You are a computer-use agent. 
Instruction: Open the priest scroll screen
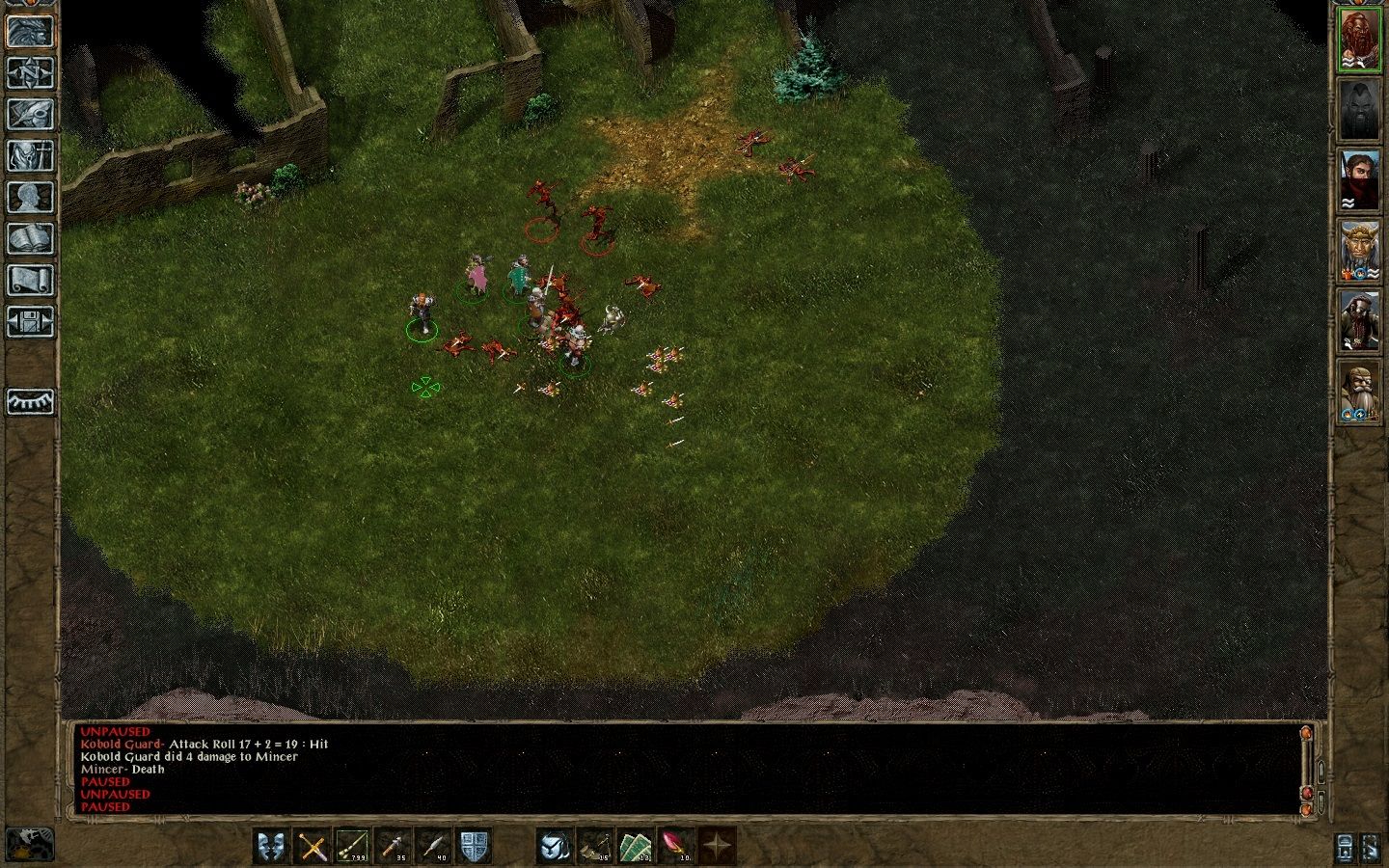30,280
